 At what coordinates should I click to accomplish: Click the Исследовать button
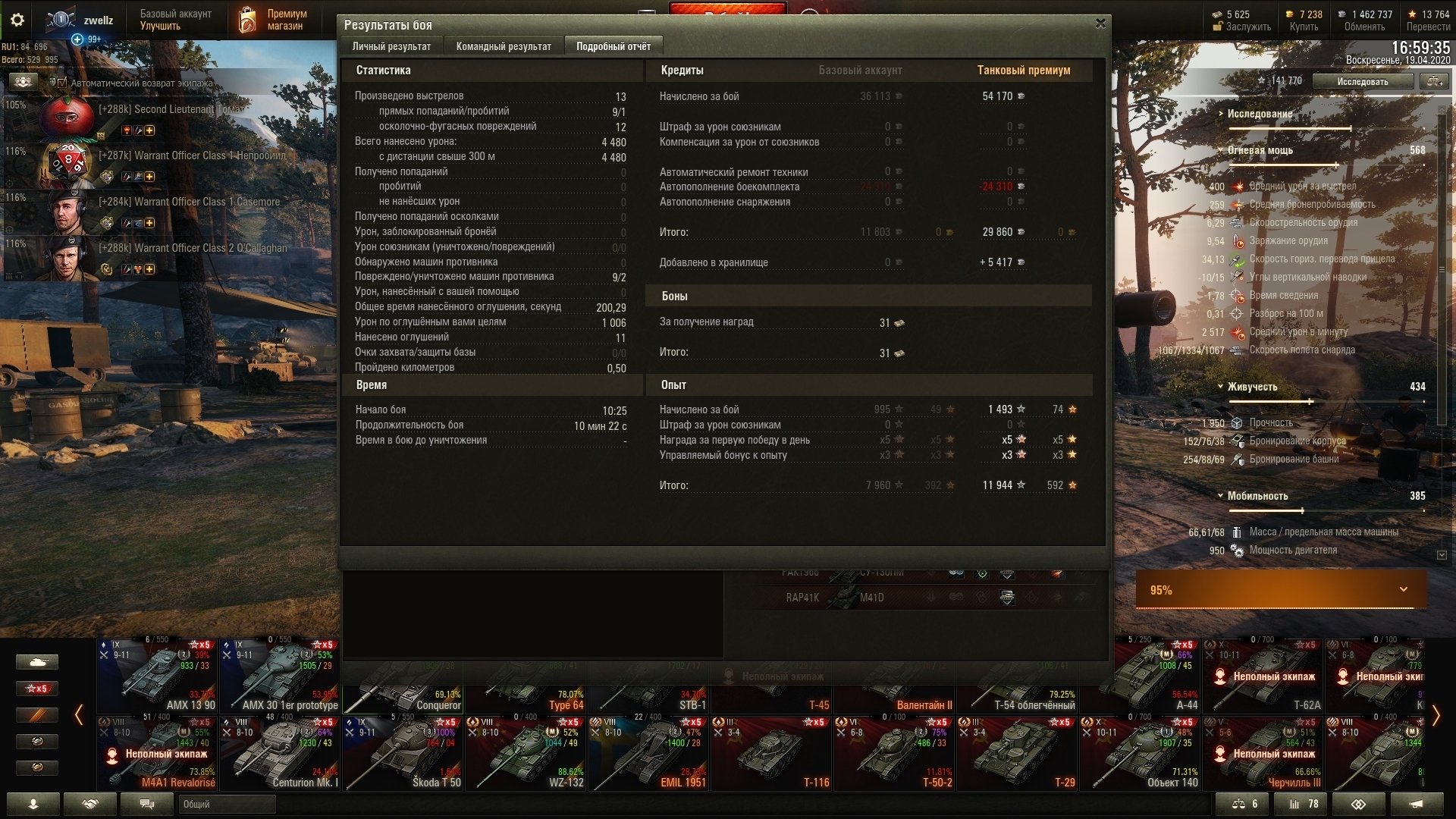[1363, 81]
